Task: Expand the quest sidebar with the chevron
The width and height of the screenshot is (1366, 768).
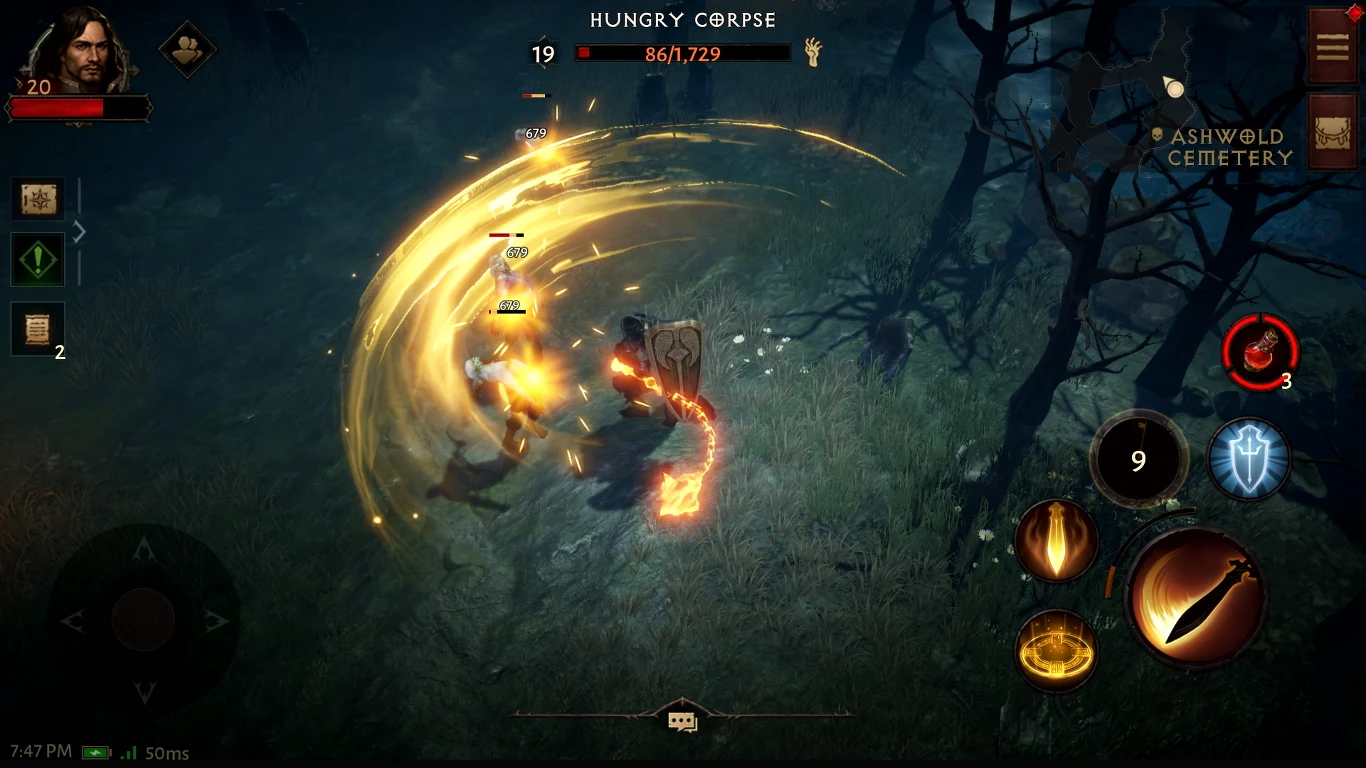Action: 78,231
